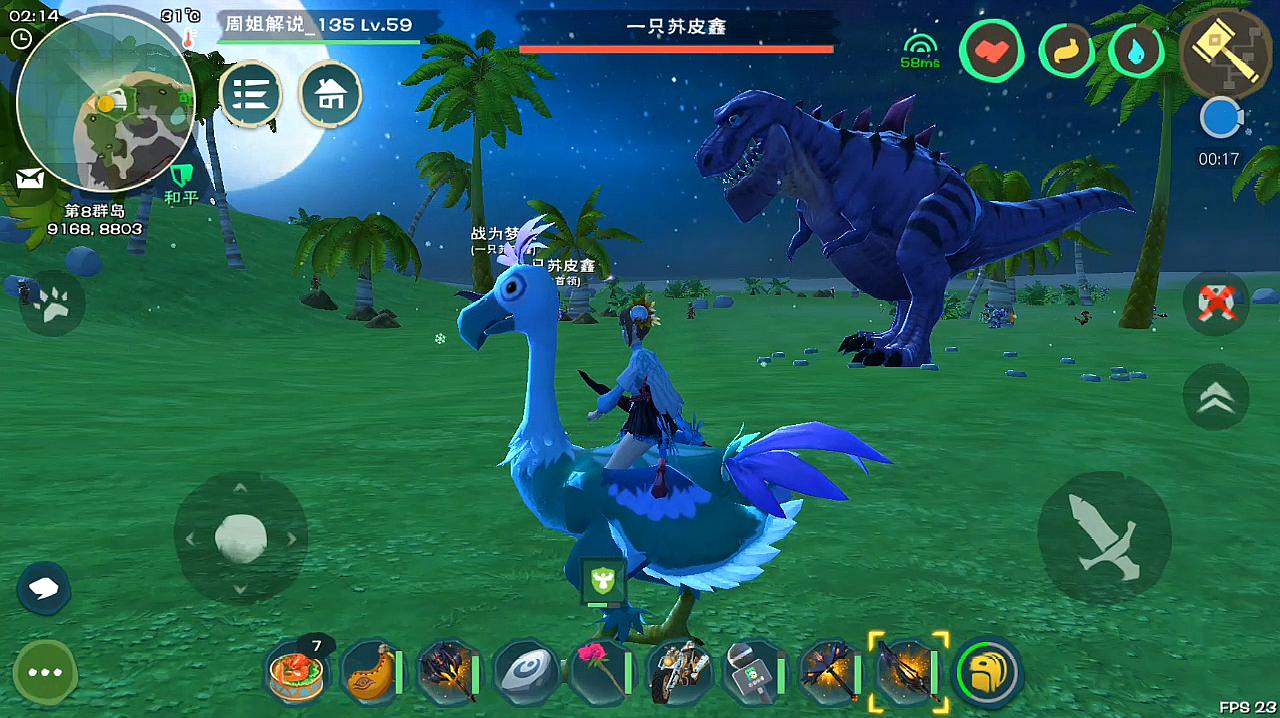Open the mail envelope icon
The width and height of the screenshot is (1280, 718).
[30, 179]
